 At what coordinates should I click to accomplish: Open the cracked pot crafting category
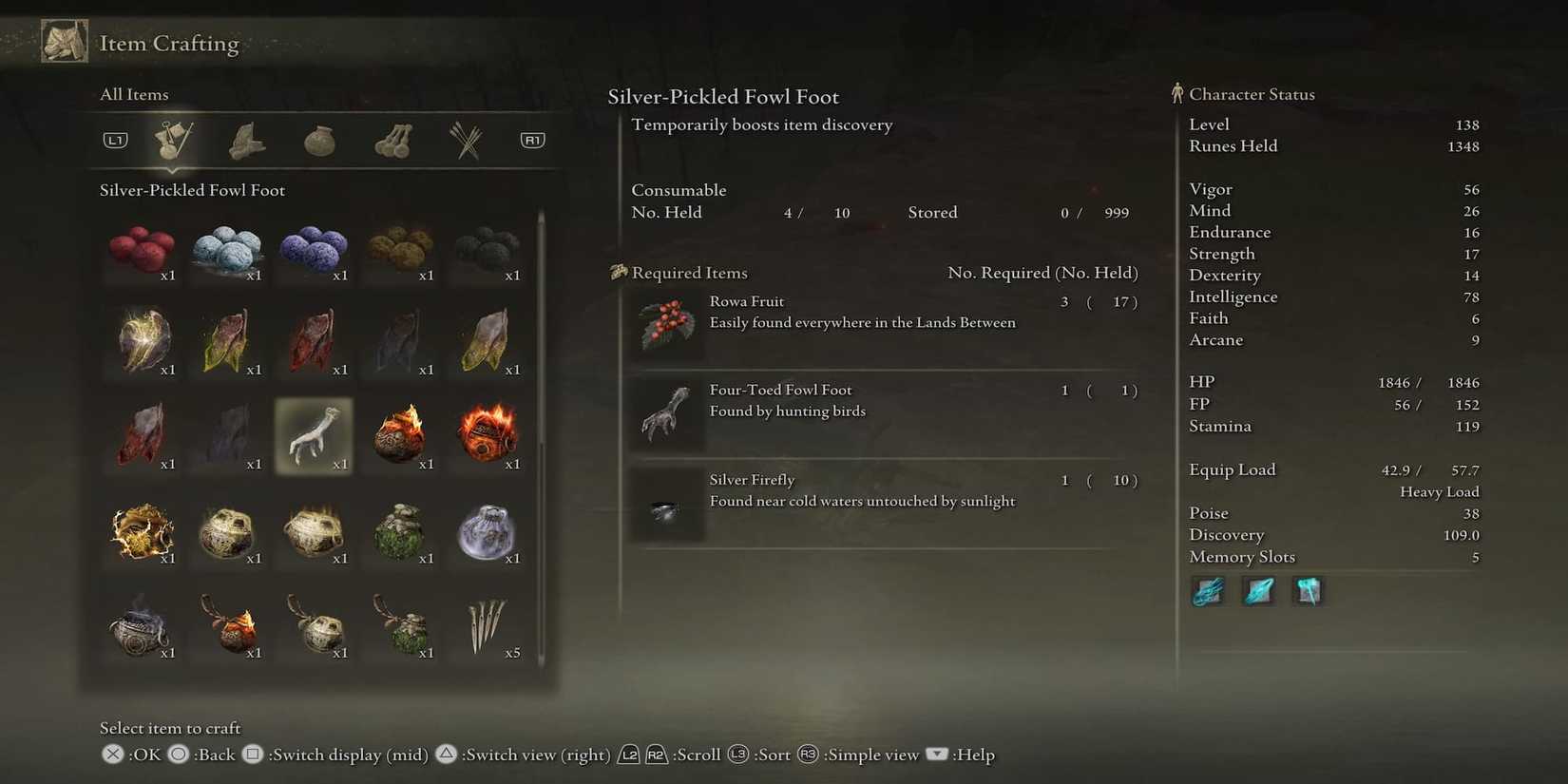pyautogui.click(x=318, y=141)
